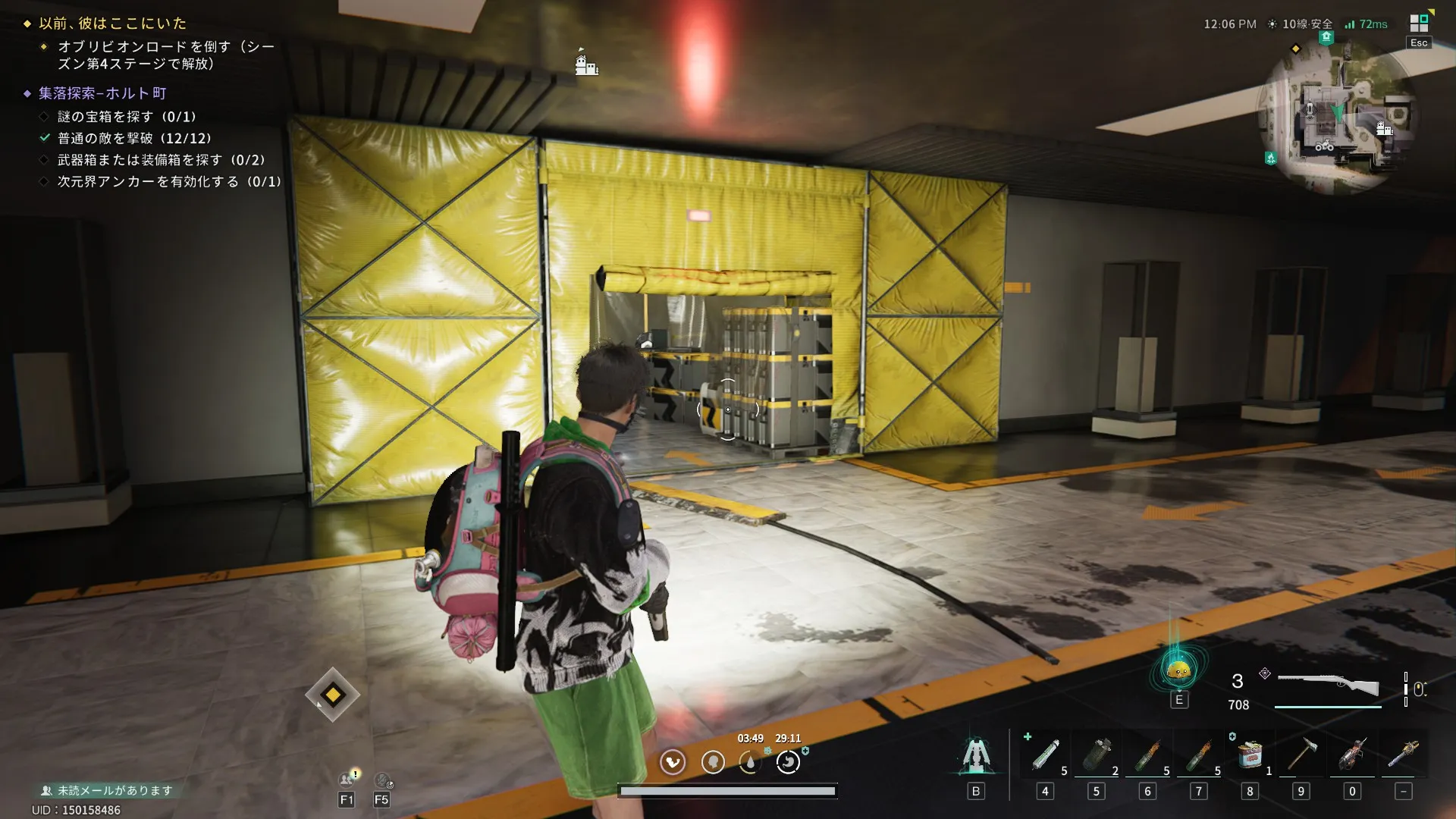Screen dimensions: 1456x819
Task: Select the grenade hotbar slot
Action: pyautogui.click(x=1096, y=755)
